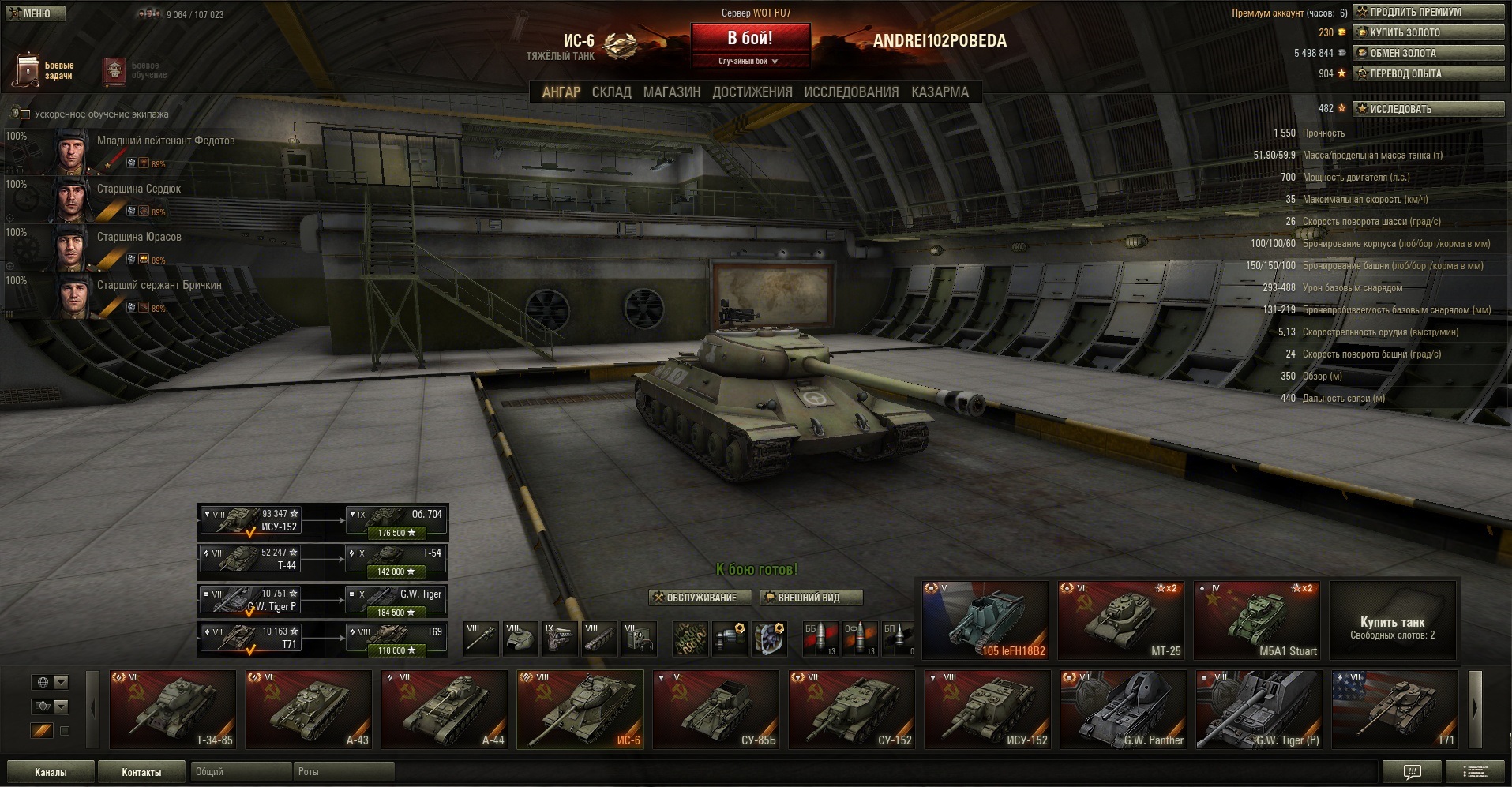Select the Т-34-85 tank in carousel
The width and height of the screenshot is (1512, 787).
click(172, 708)
